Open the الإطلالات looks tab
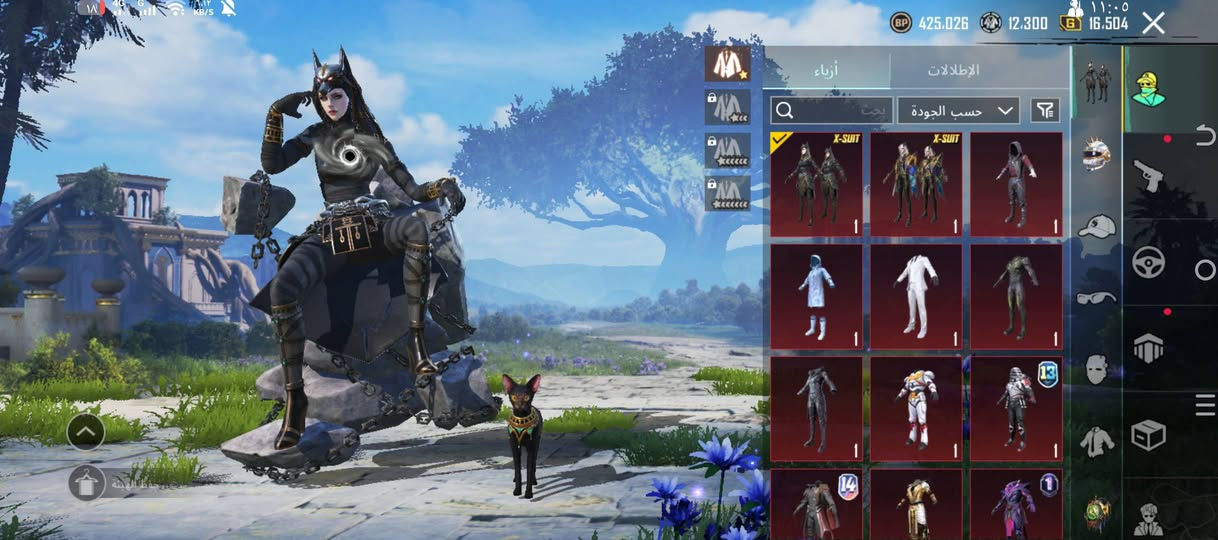 [x=952, y=70]
